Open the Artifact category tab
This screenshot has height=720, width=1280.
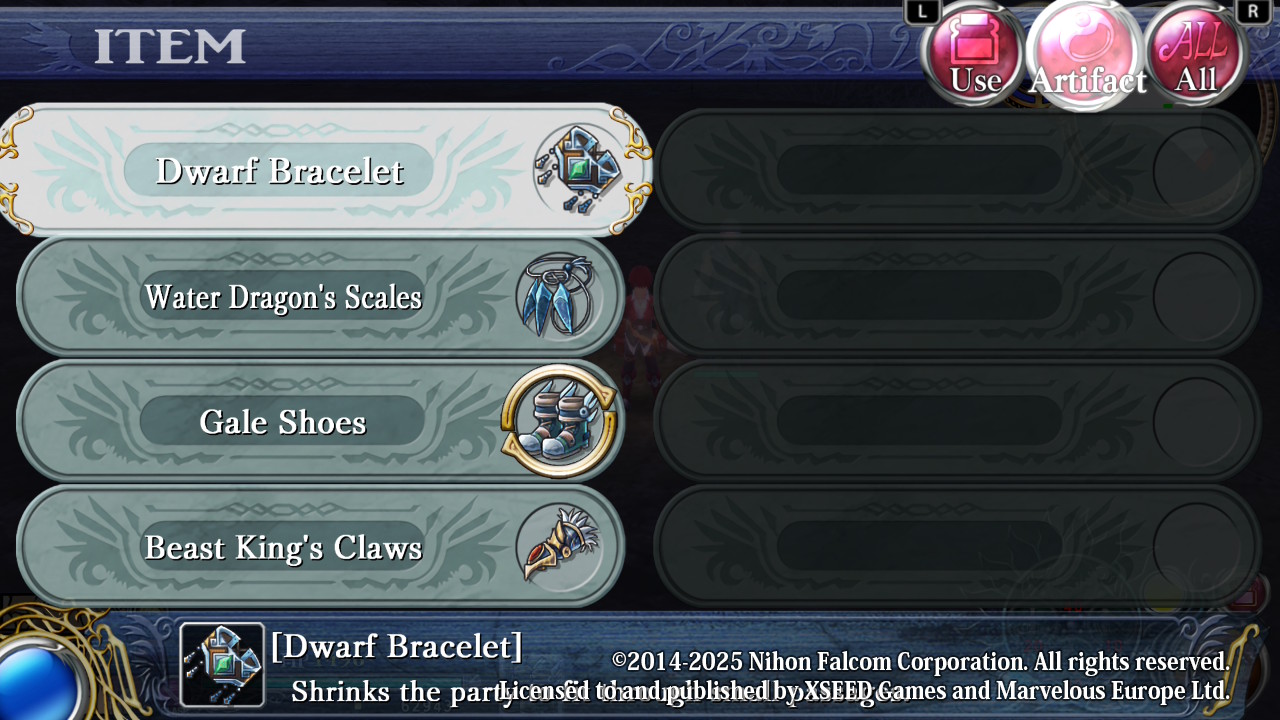pyautogui.click(x=1086, y=54)
